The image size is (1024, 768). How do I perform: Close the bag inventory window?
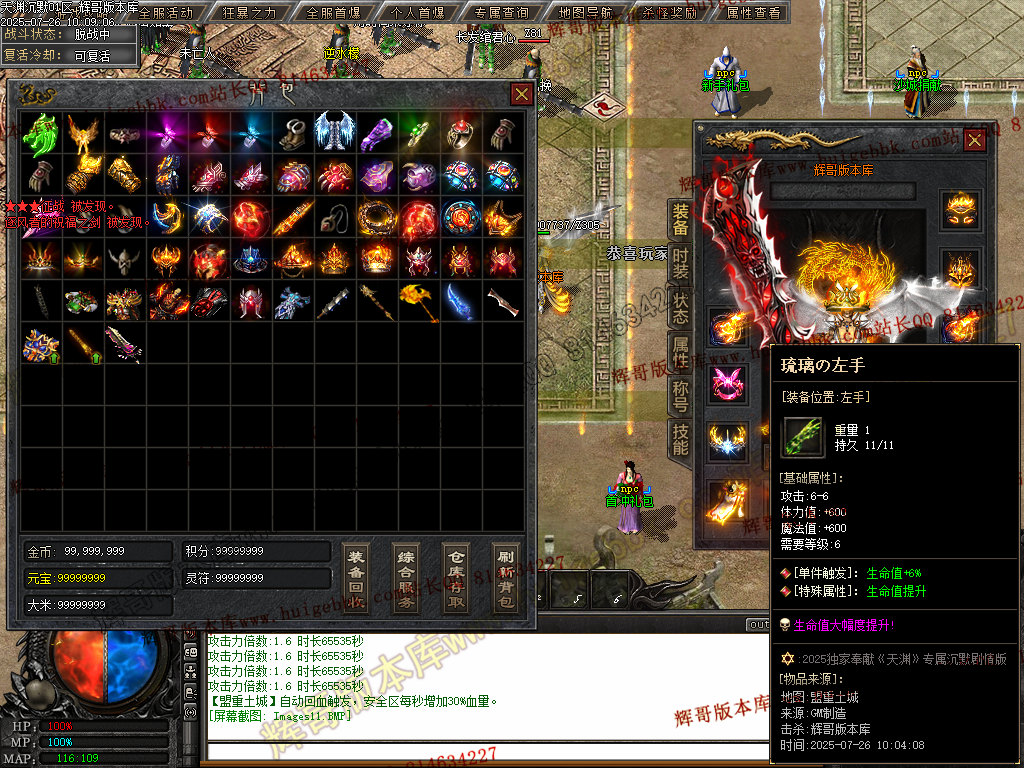(x=521, y=94)
